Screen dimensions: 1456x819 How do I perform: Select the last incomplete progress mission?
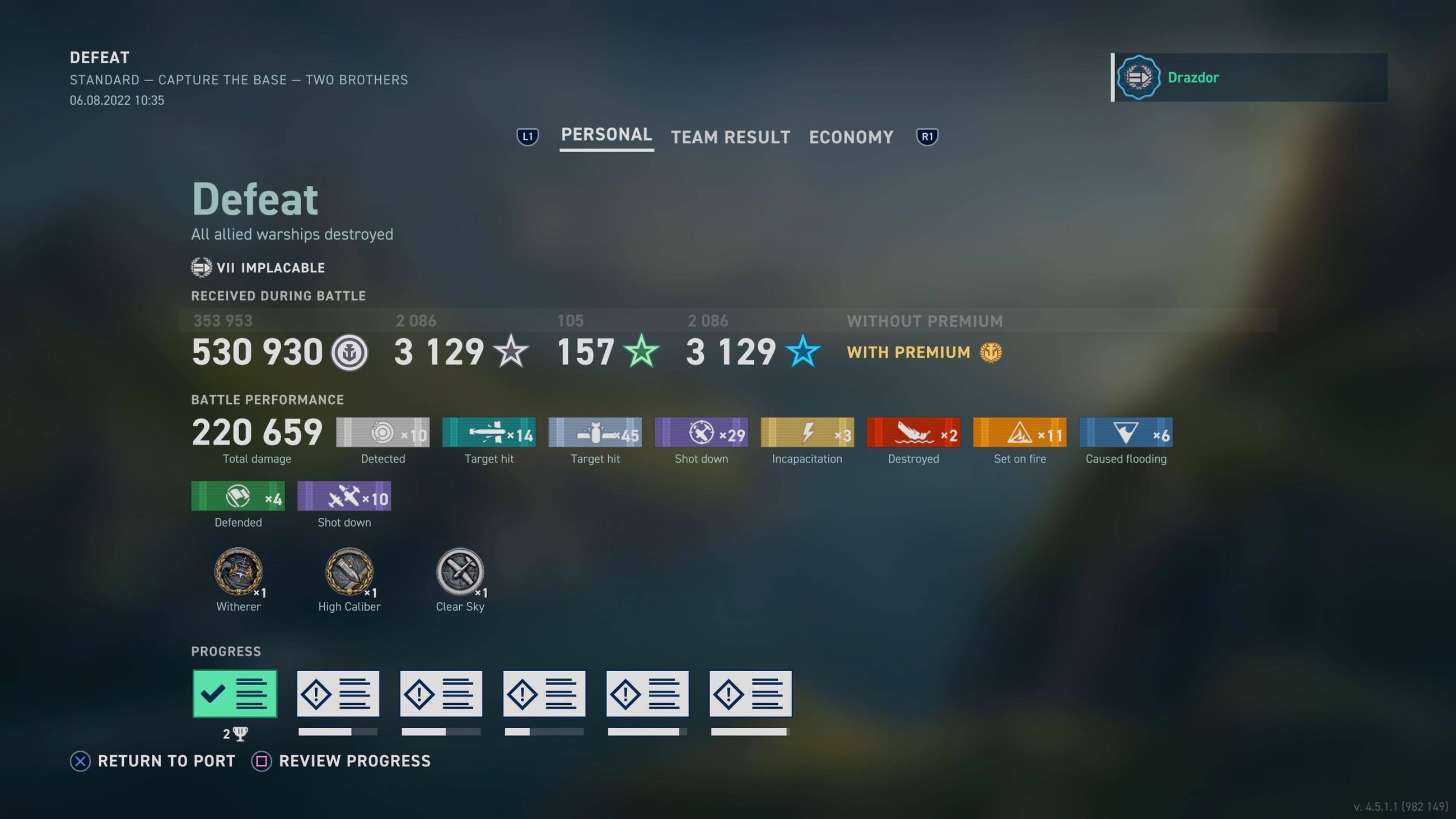tap(750, 693)
